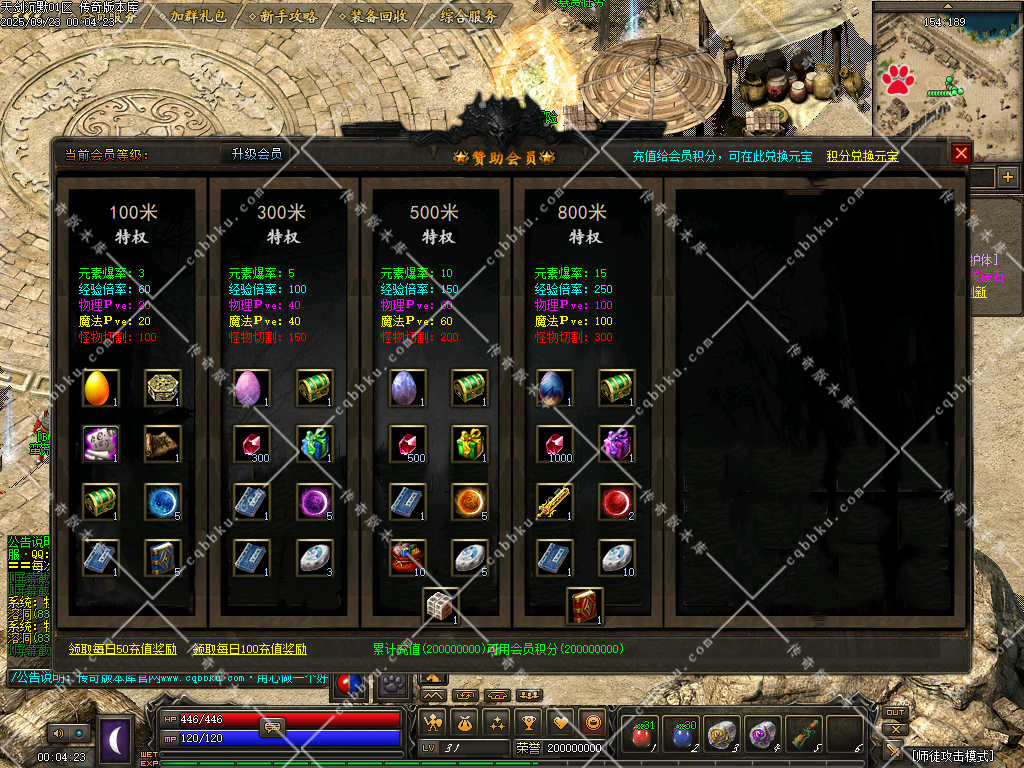Select the 500 red gem reward slot
Viewport: 1024px width, 768px height.
coord(407,443)
